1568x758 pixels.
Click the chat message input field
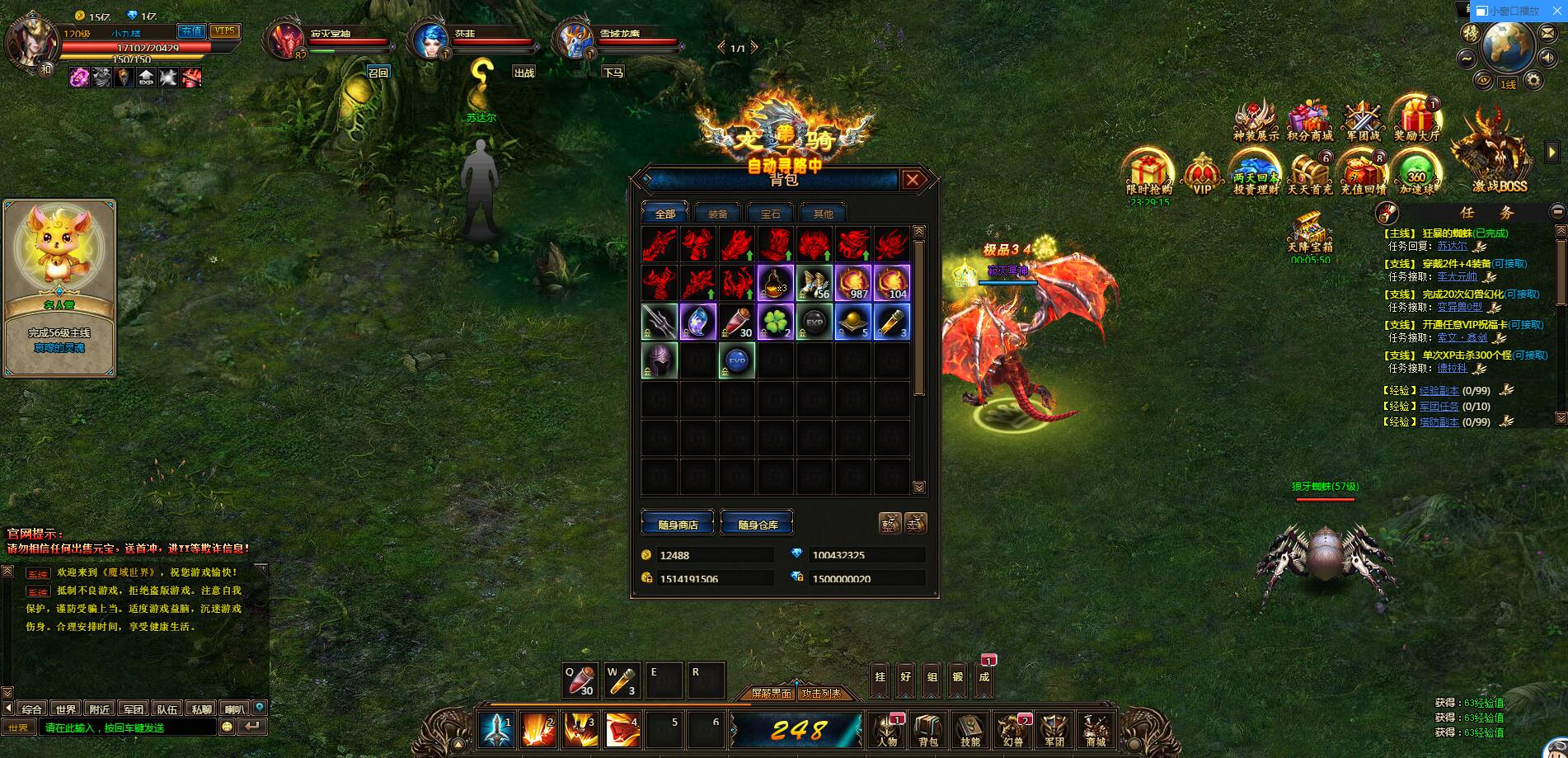pyautogui.click(x=128, y=727)
